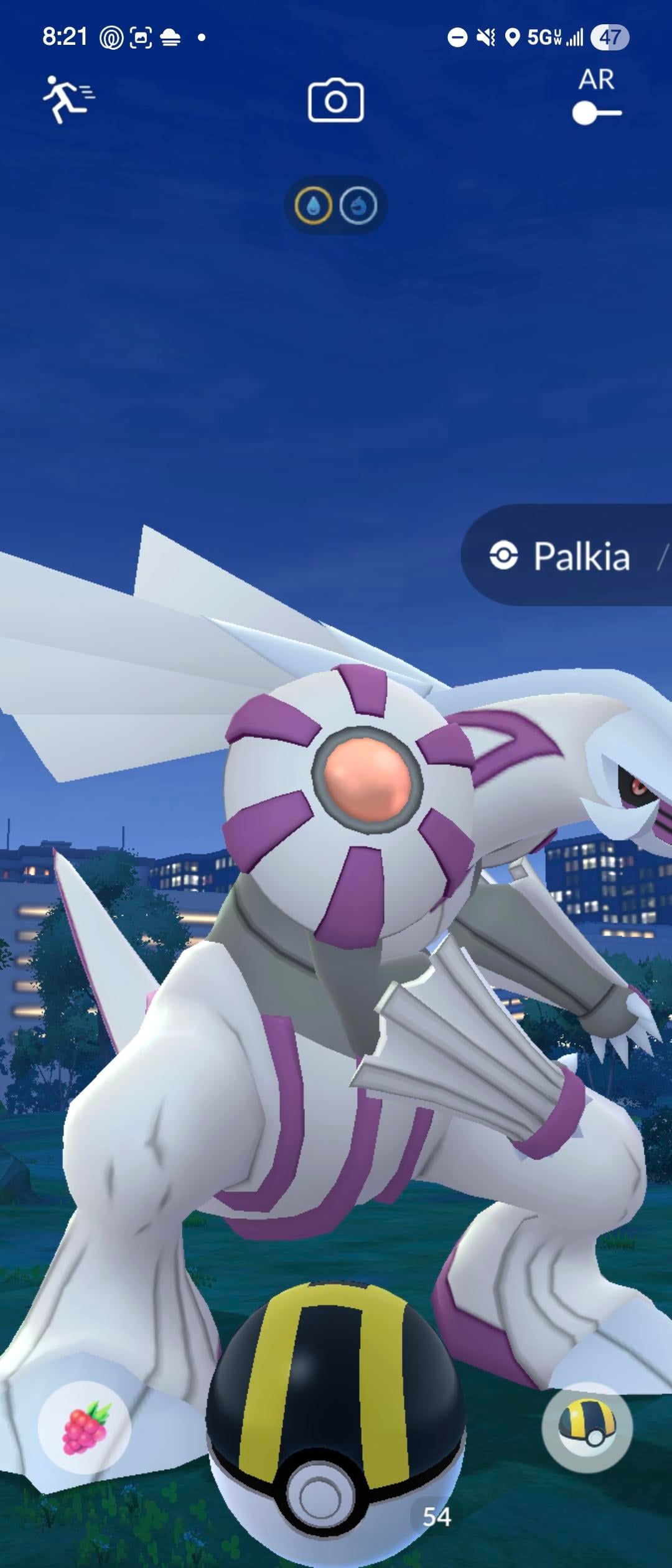Viewport: 672px width, 1568px height.
Task: Toggle the AR mode switch
Action: [x=596, y=113]
